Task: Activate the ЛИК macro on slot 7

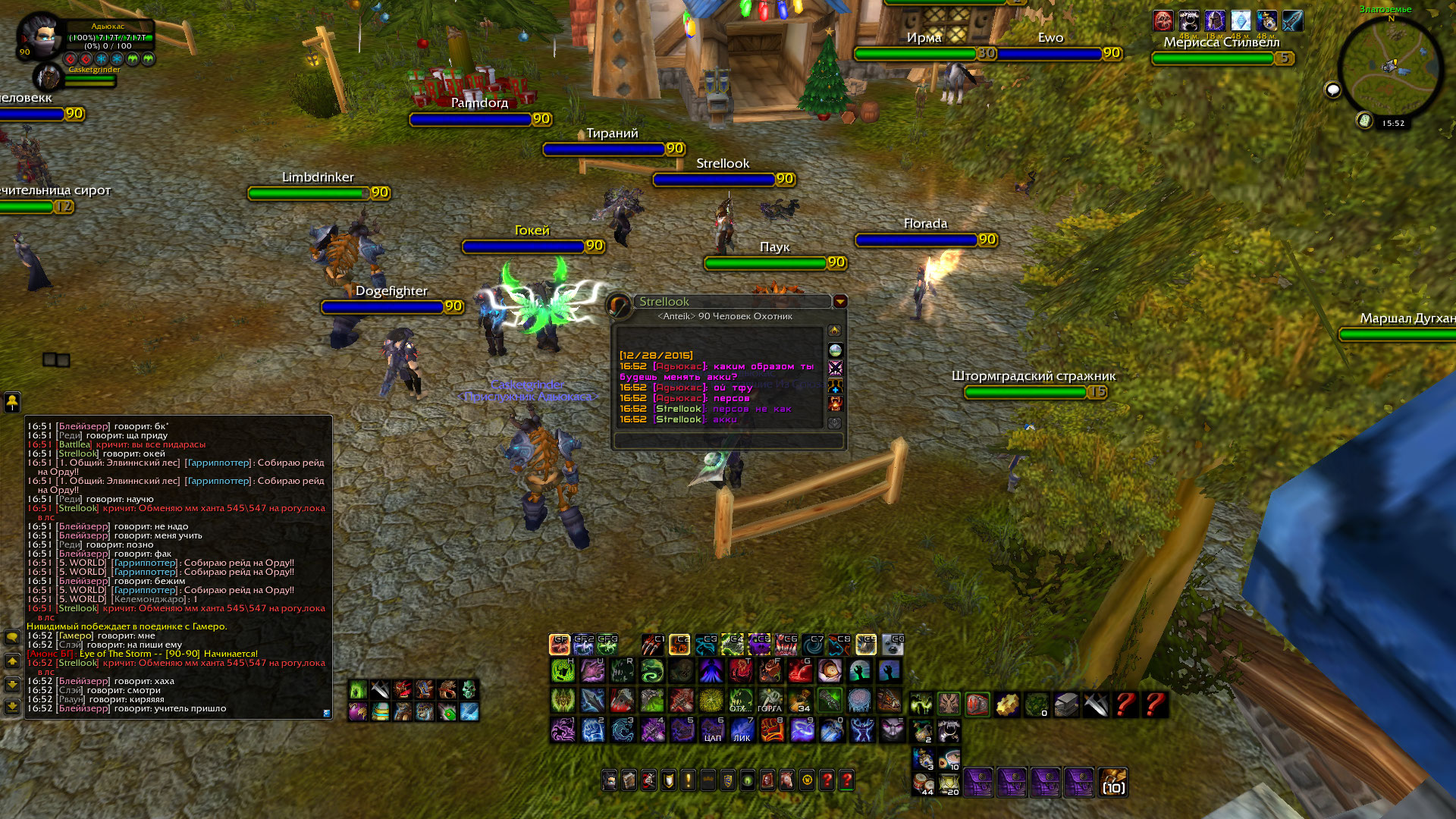Action: [x=742, y=730]
